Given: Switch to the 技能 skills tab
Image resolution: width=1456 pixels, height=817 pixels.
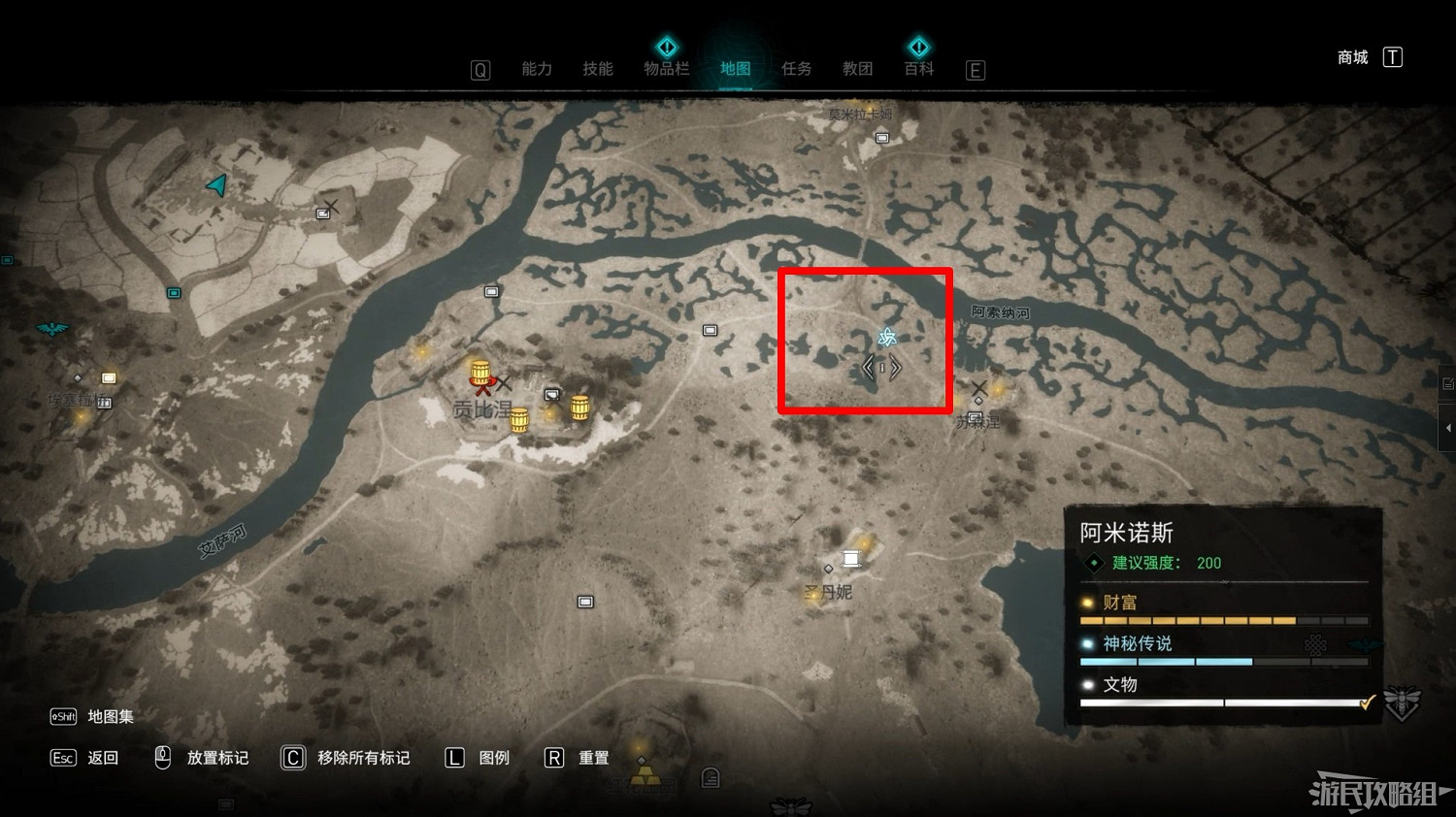Looking at the screenshot, I should (x=599, y=68).
